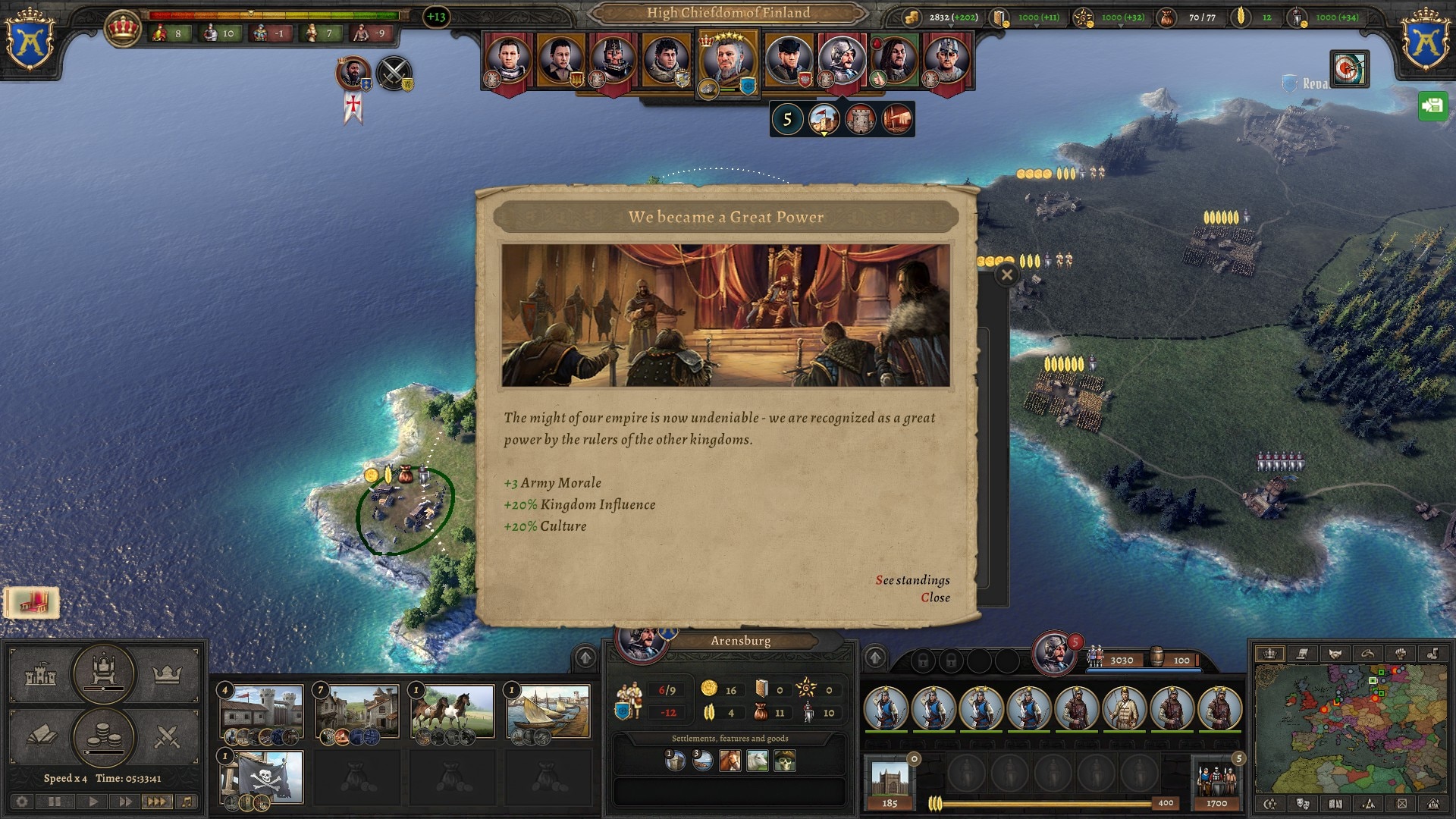The width and height of the screenshot is (1456, 819).
Task: Open the coin stack treasury panel
Action: point(104,736)
